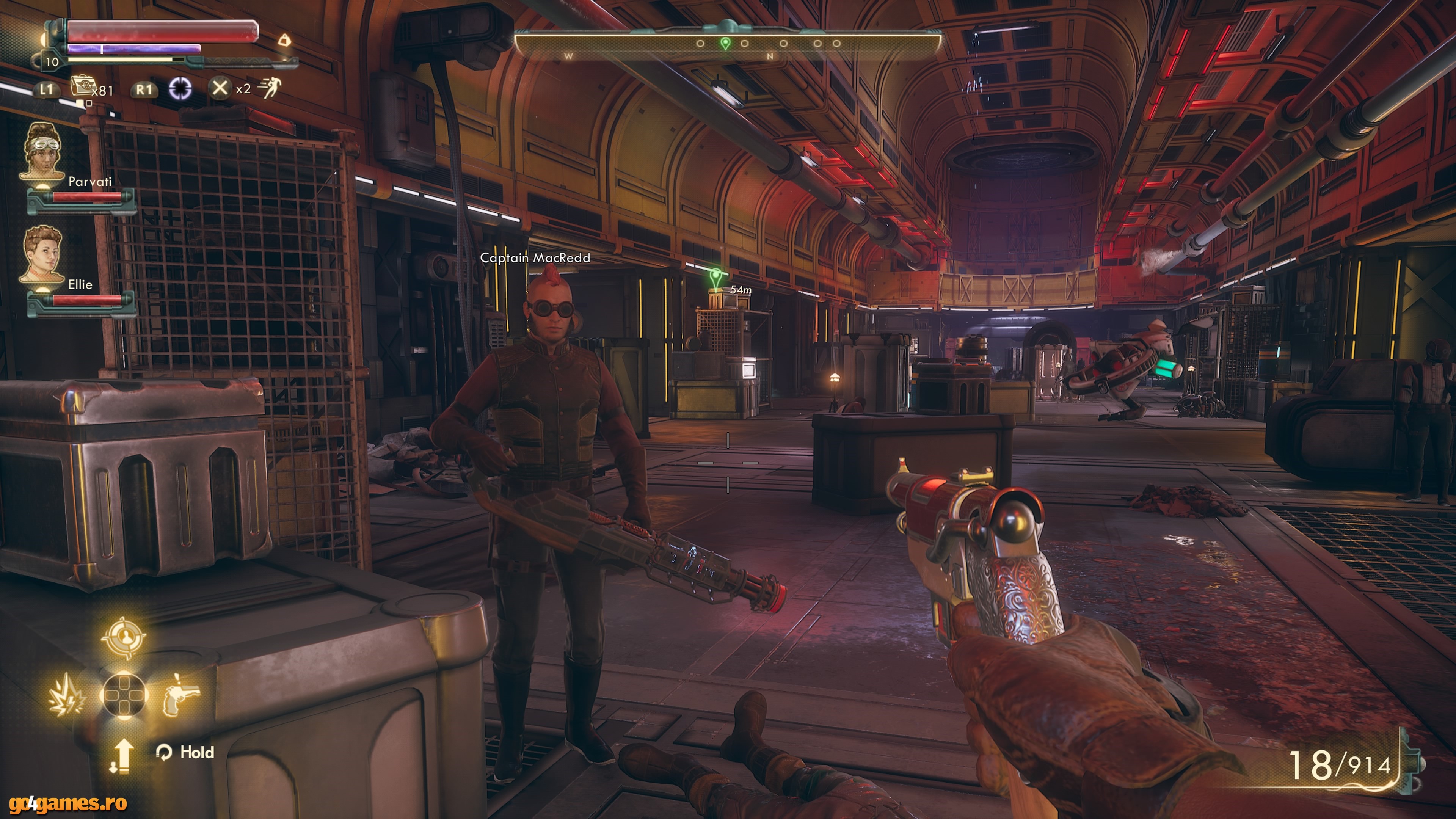Click the running figure sprint icon
This screenshot has height=819, width=1456.
click(x=270, y=88)
